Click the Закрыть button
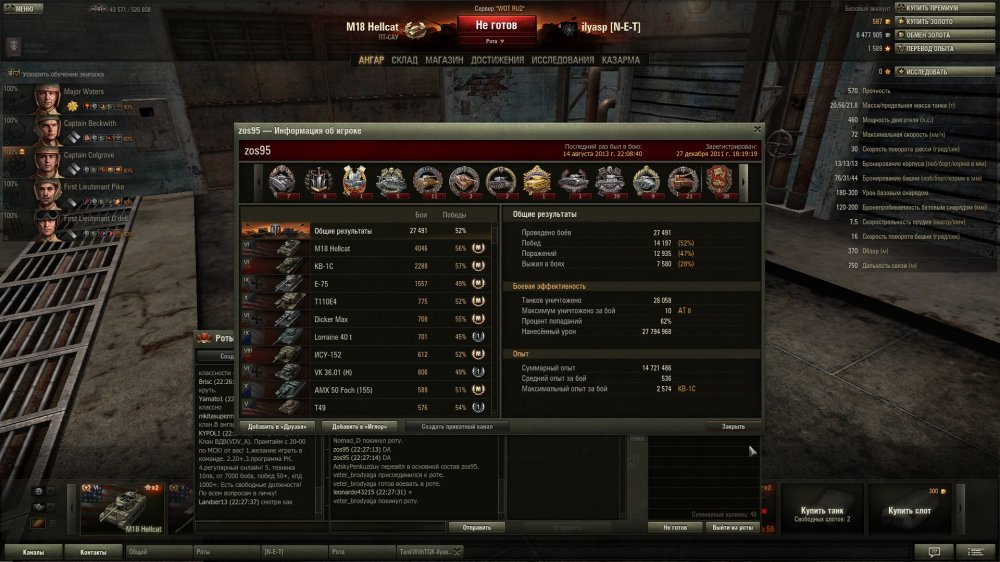Screen dimensions: 1000x562 (x=733, y=426)
